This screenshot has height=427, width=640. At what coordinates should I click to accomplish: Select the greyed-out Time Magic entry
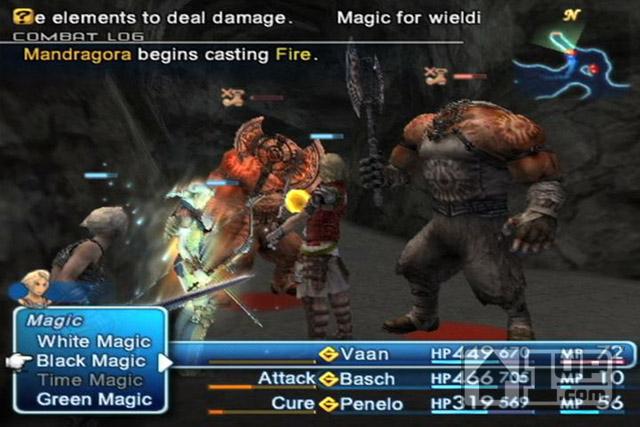pos(90,380)
